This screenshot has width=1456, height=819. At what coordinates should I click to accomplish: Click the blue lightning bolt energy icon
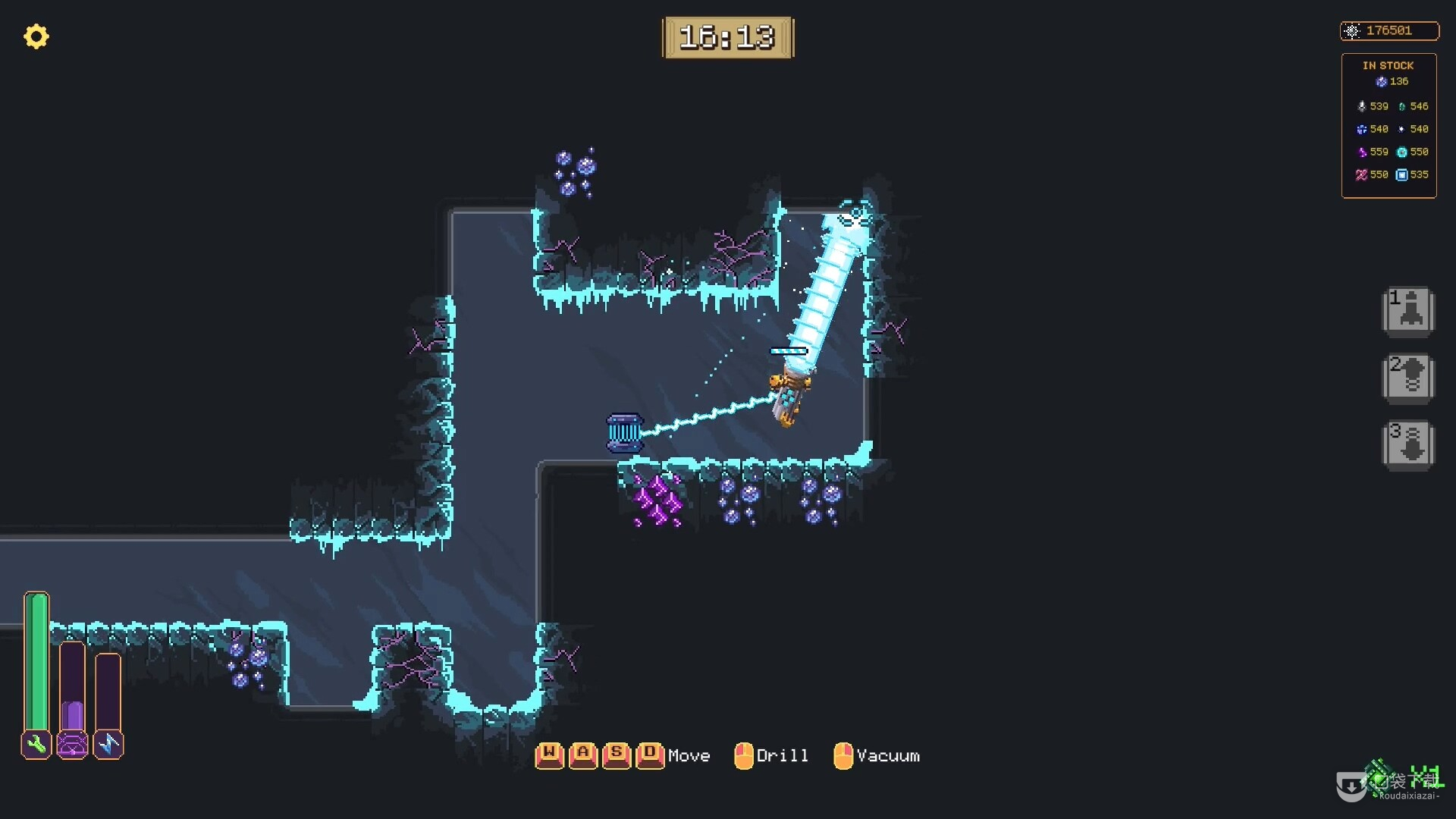[x=108, y=745]
